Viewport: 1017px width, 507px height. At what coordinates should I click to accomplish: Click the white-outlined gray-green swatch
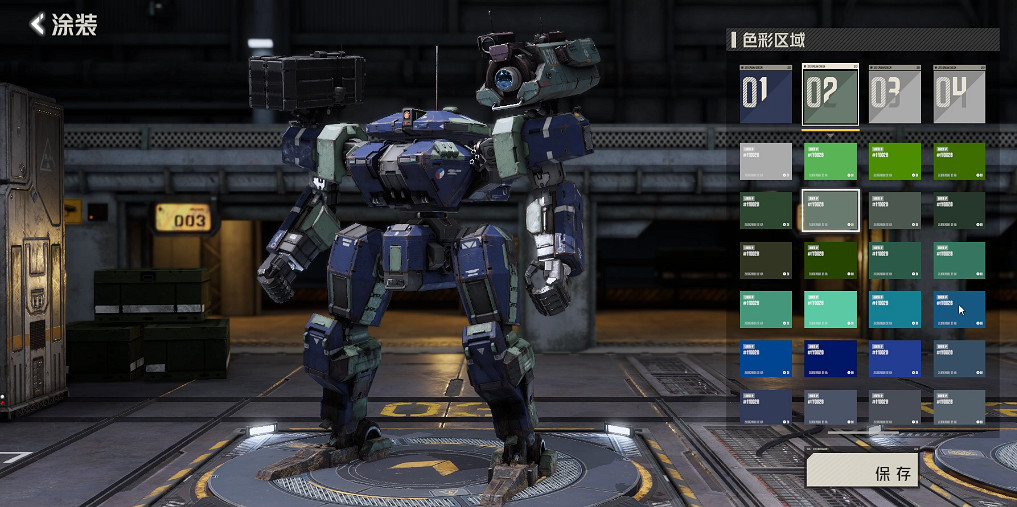coord(830,210)
